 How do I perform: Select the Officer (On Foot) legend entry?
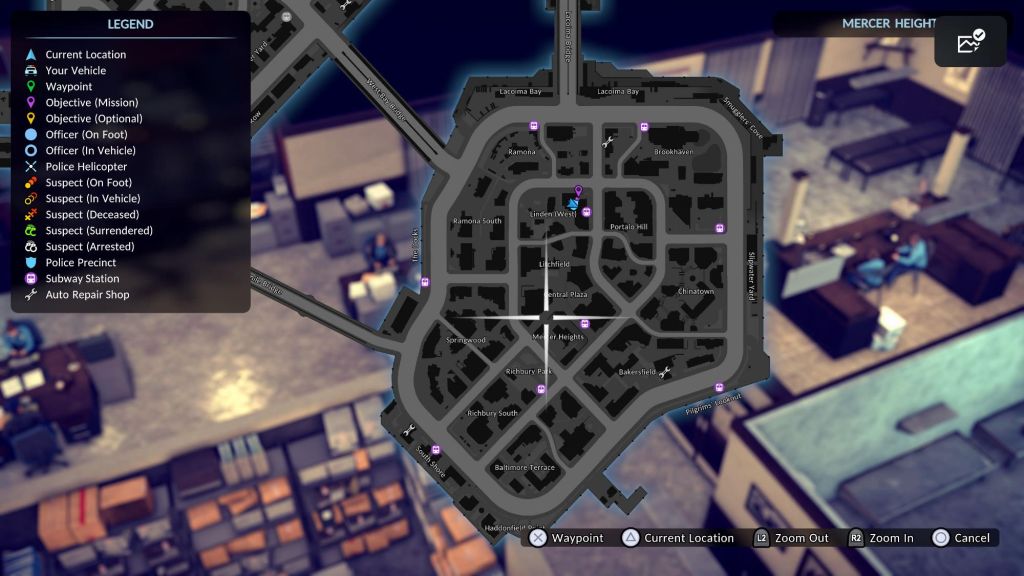pyautogui.click(x=86, y=135)
